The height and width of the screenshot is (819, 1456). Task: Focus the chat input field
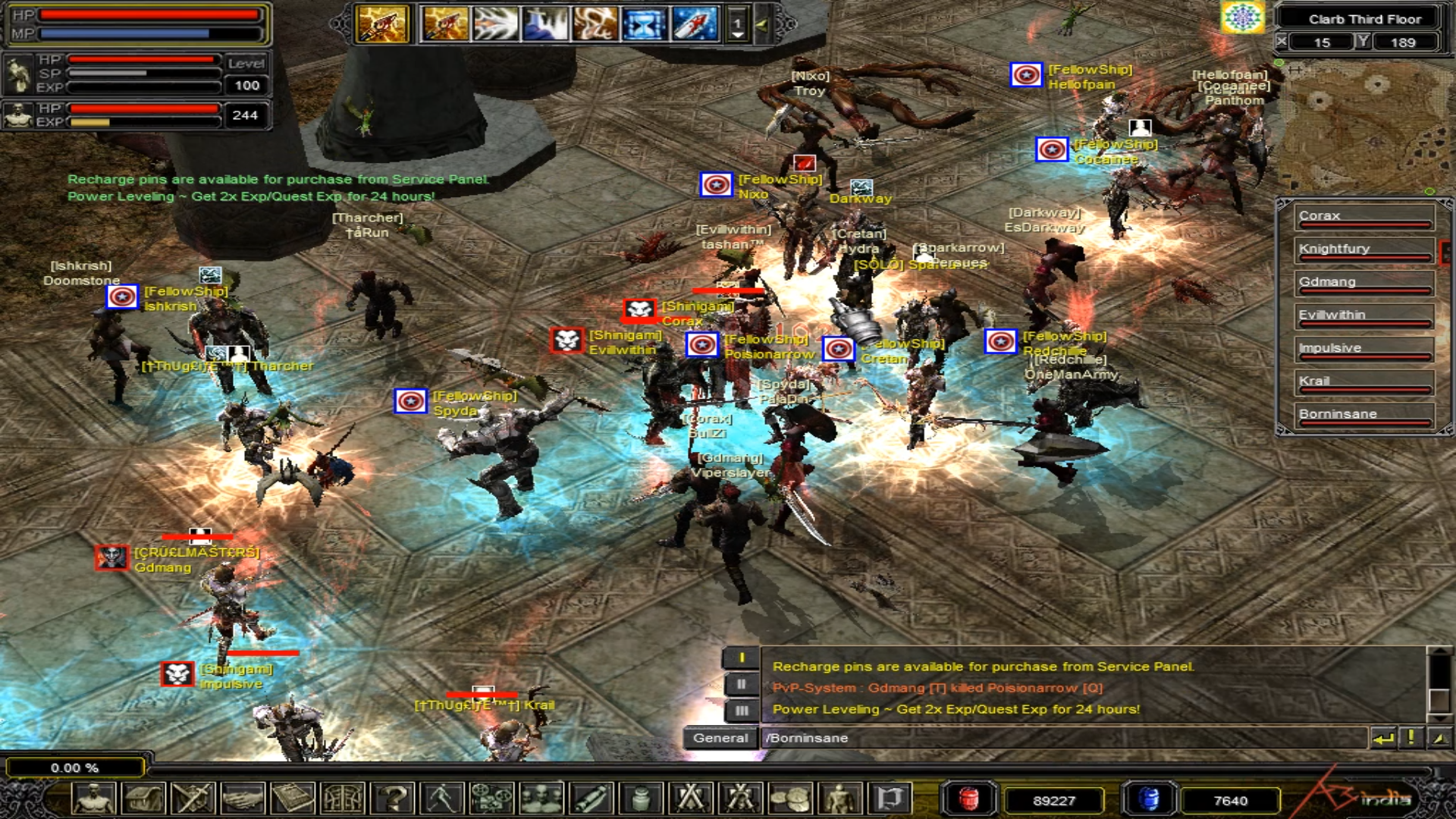(x=1062, y=738)
